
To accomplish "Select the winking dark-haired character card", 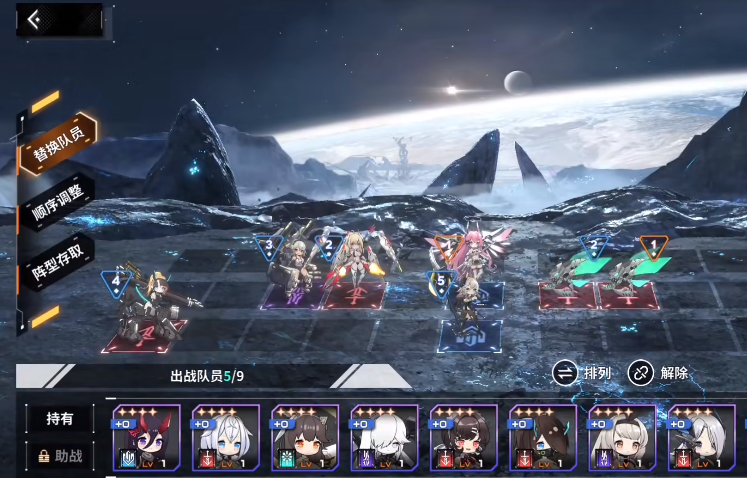I will click(463, 438).
